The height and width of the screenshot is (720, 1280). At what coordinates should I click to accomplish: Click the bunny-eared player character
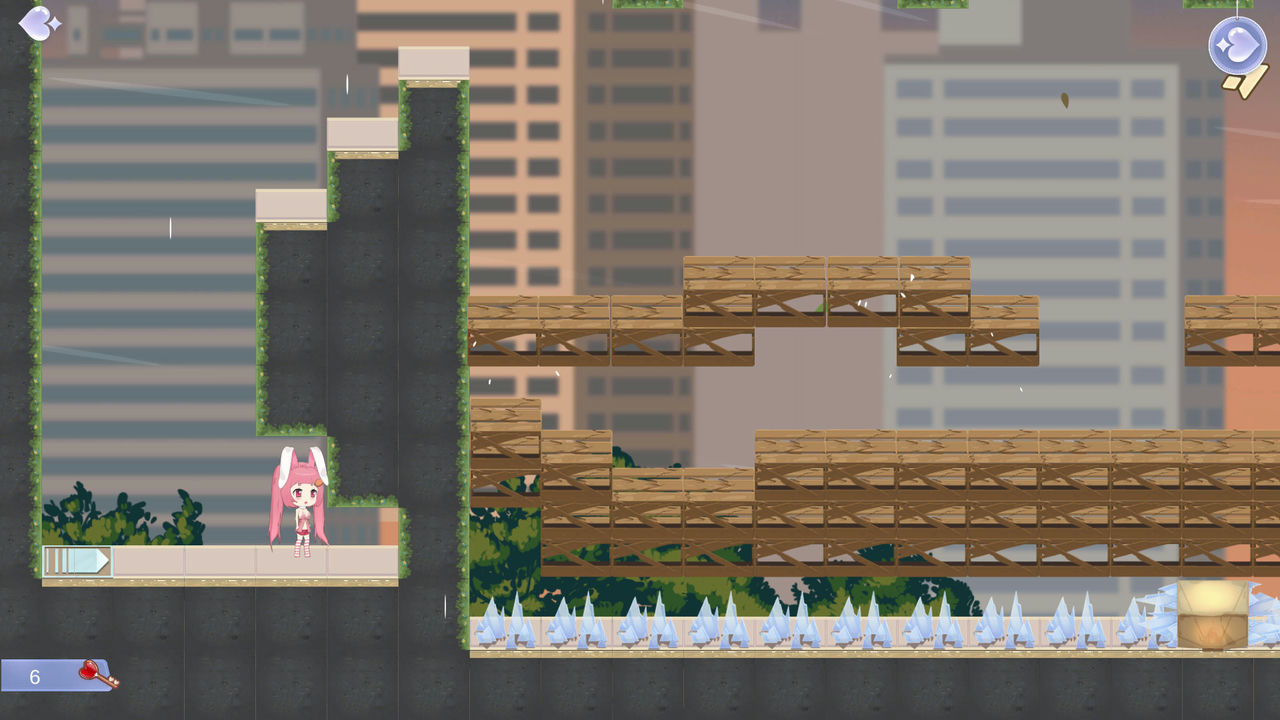point(300,500)
